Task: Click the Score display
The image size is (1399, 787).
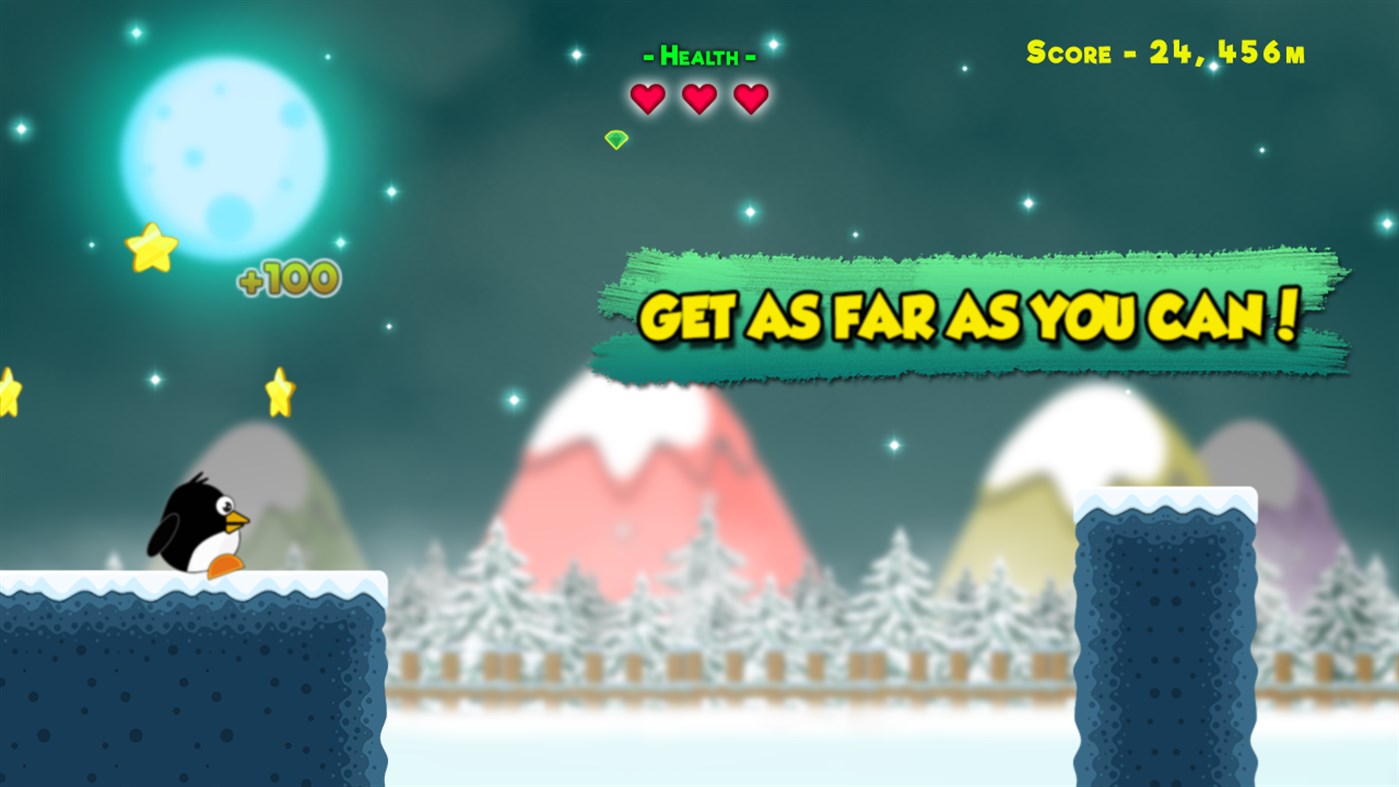Action: click(x=1163, y=50)
